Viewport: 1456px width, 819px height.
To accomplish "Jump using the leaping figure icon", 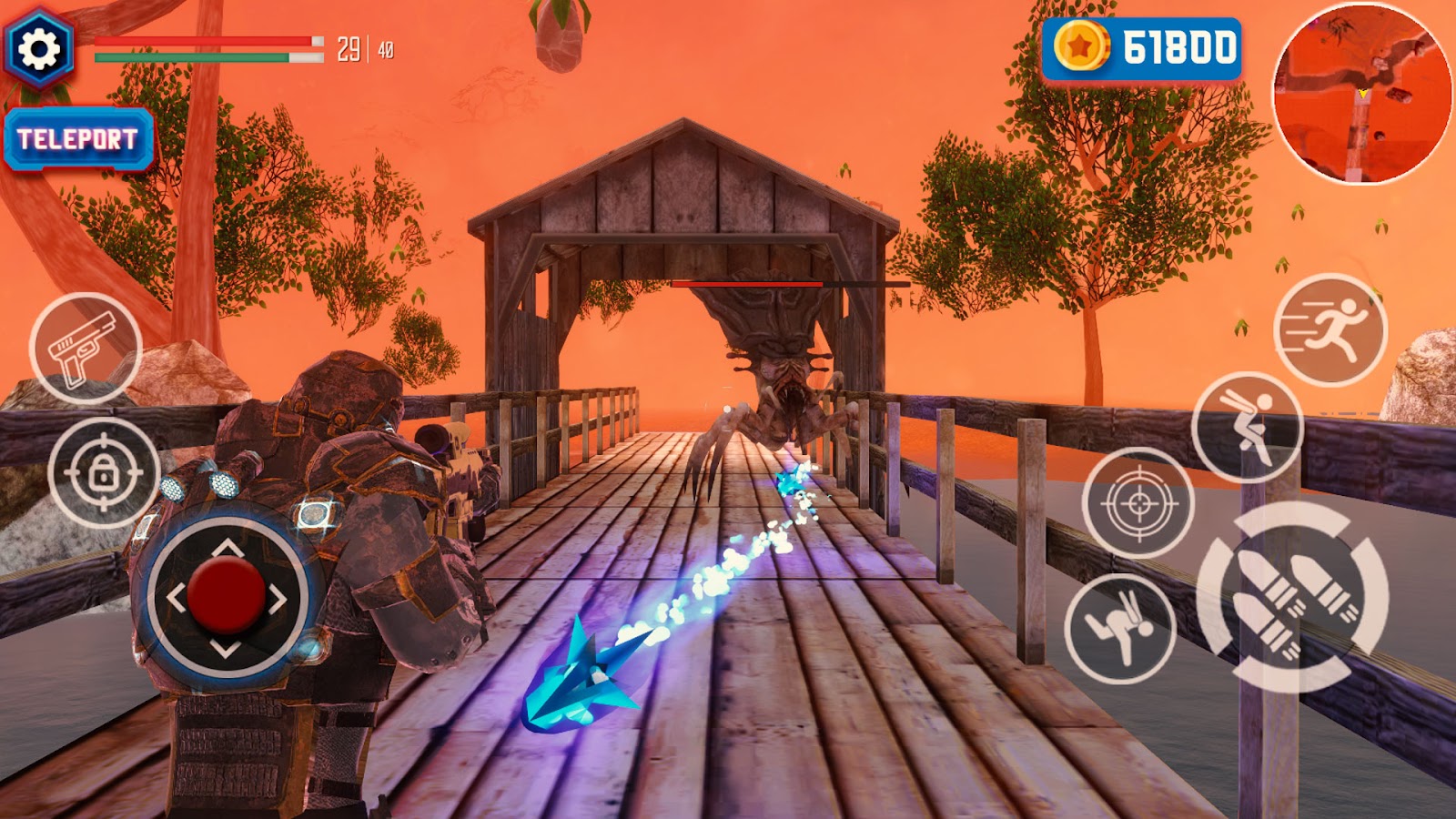I will (x=1247, y=427).
